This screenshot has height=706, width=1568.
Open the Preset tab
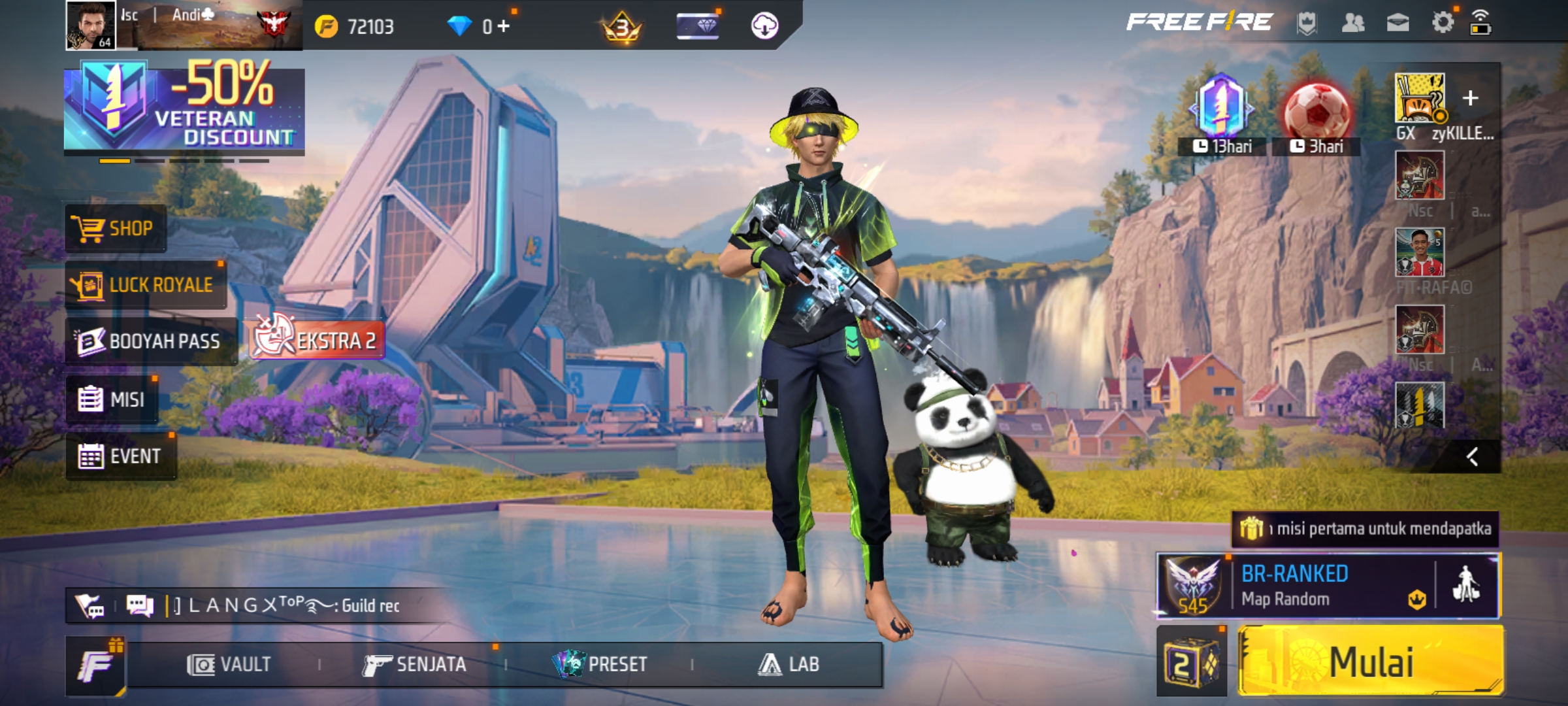click(x=600, y=665)
